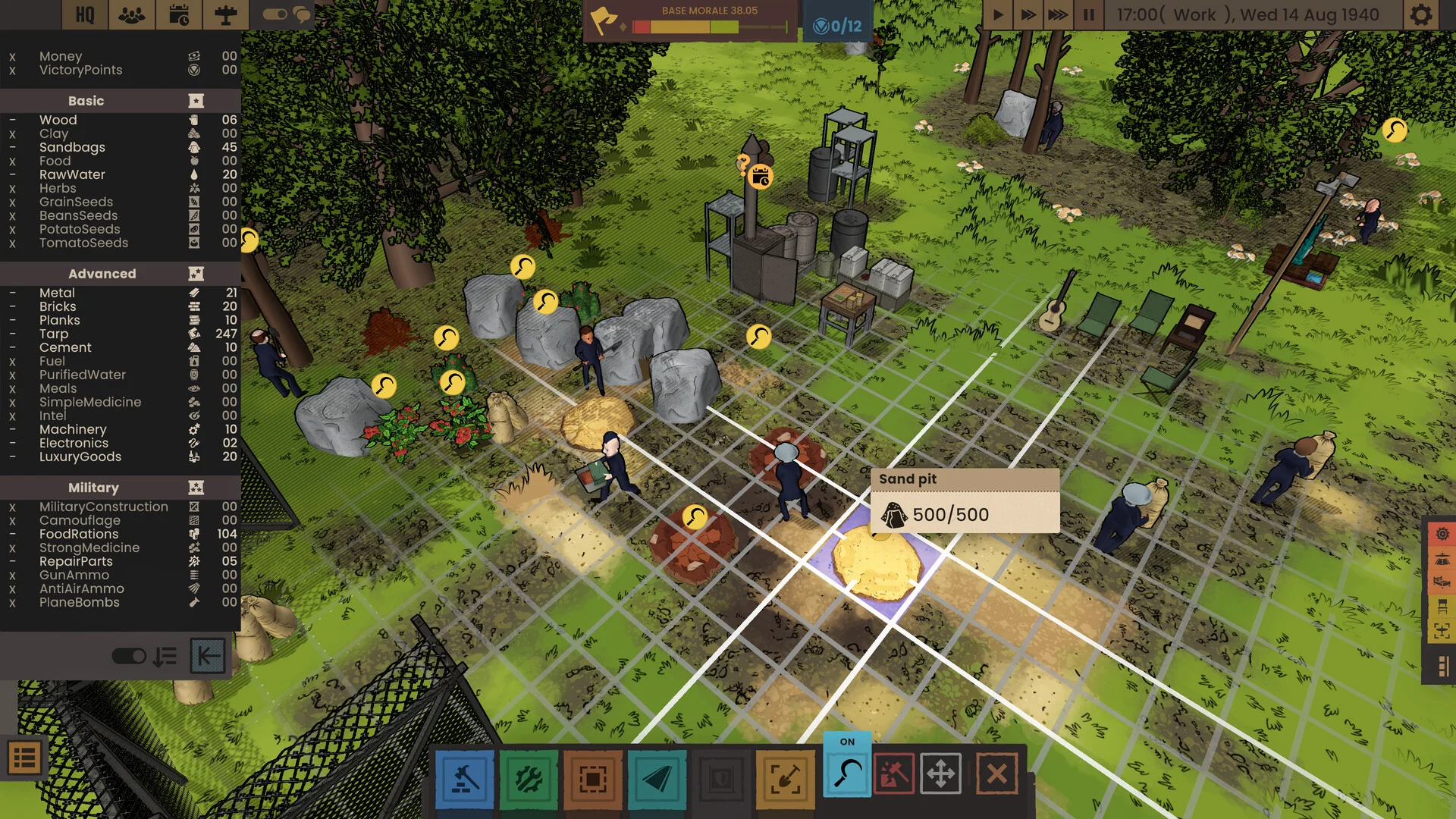Open the wrench and gear production menu
Screen dimensions: 1456x819
(x=529, y=779)
